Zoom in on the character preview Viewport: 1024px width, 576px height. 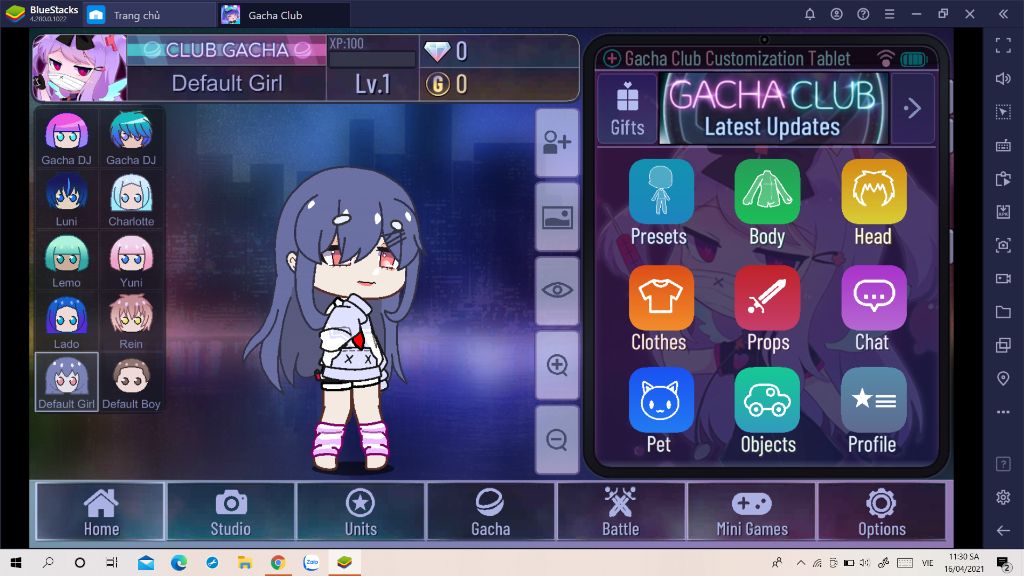(x=557, y=365)
